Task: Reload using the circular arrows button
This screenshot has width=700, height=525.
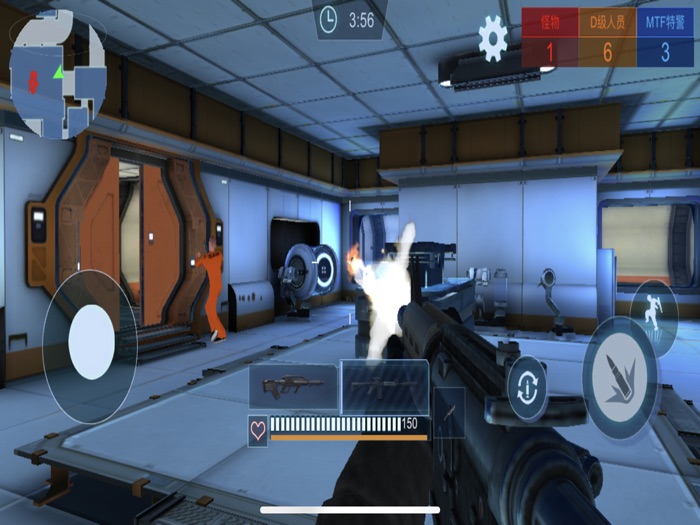Action: (527, 388)
